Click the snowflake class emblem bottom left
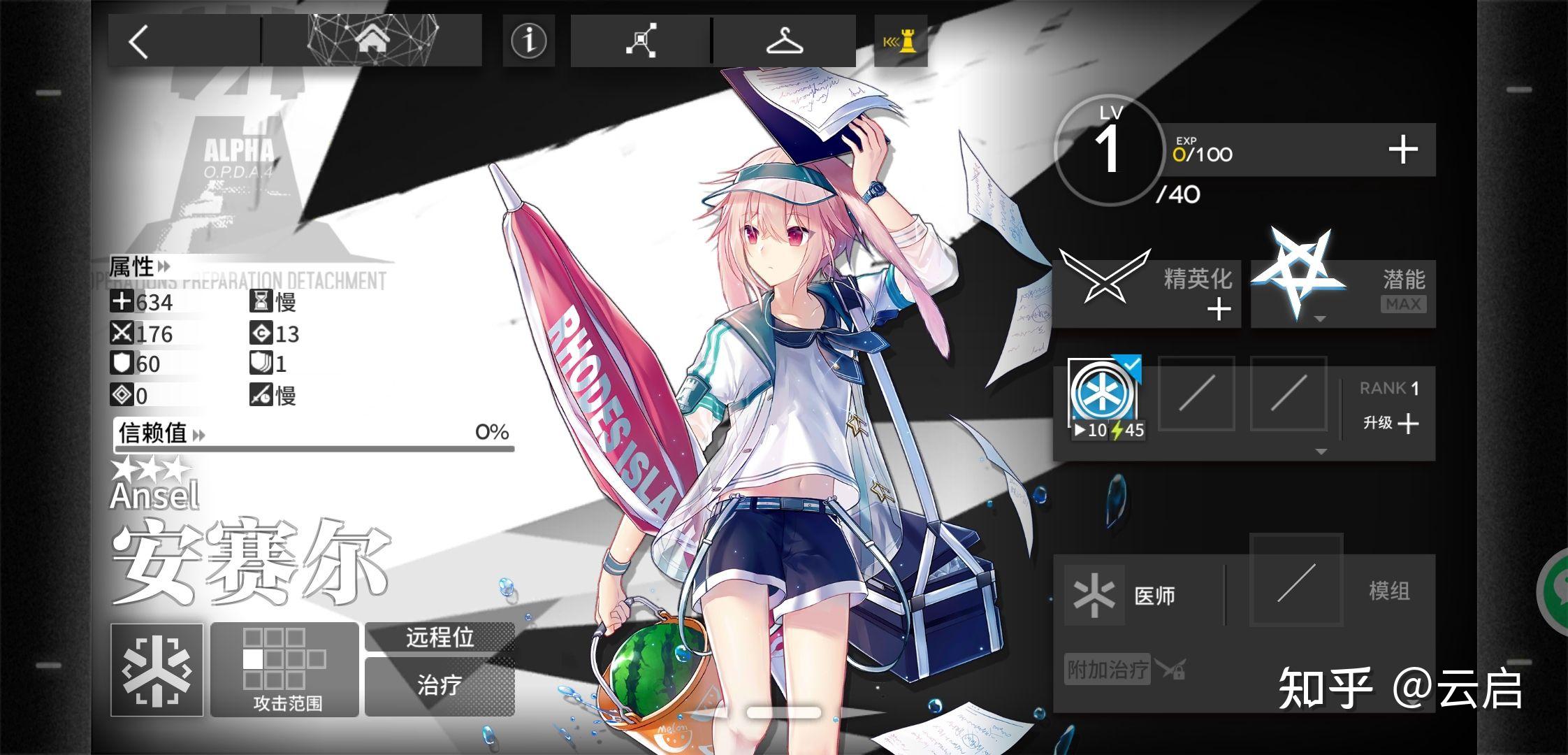The height and width of the screenshot is (755, 1568). (157, 670)
